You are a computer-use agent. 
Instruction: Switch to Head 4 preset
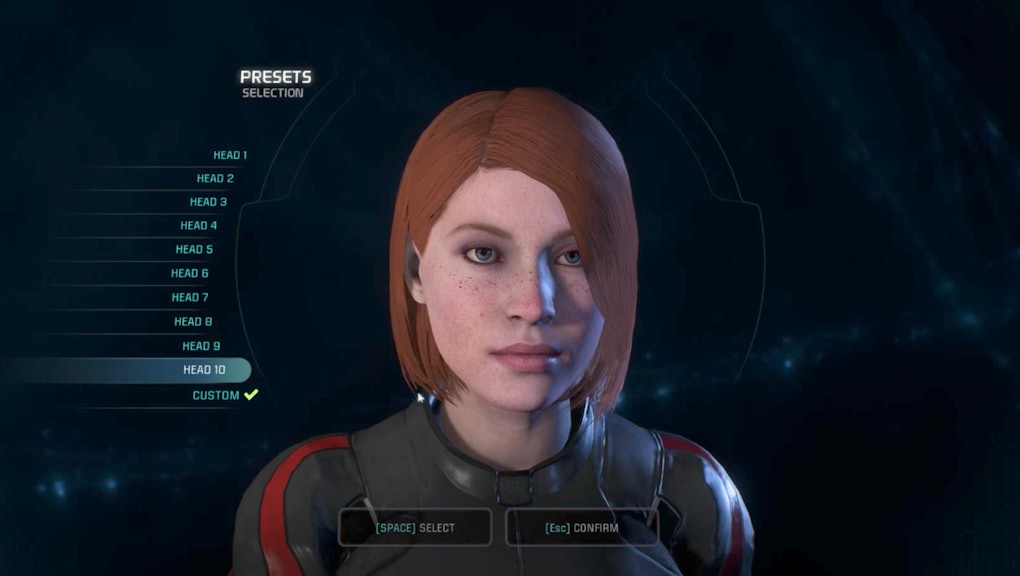pyautogui.click(x=199, y=226)
